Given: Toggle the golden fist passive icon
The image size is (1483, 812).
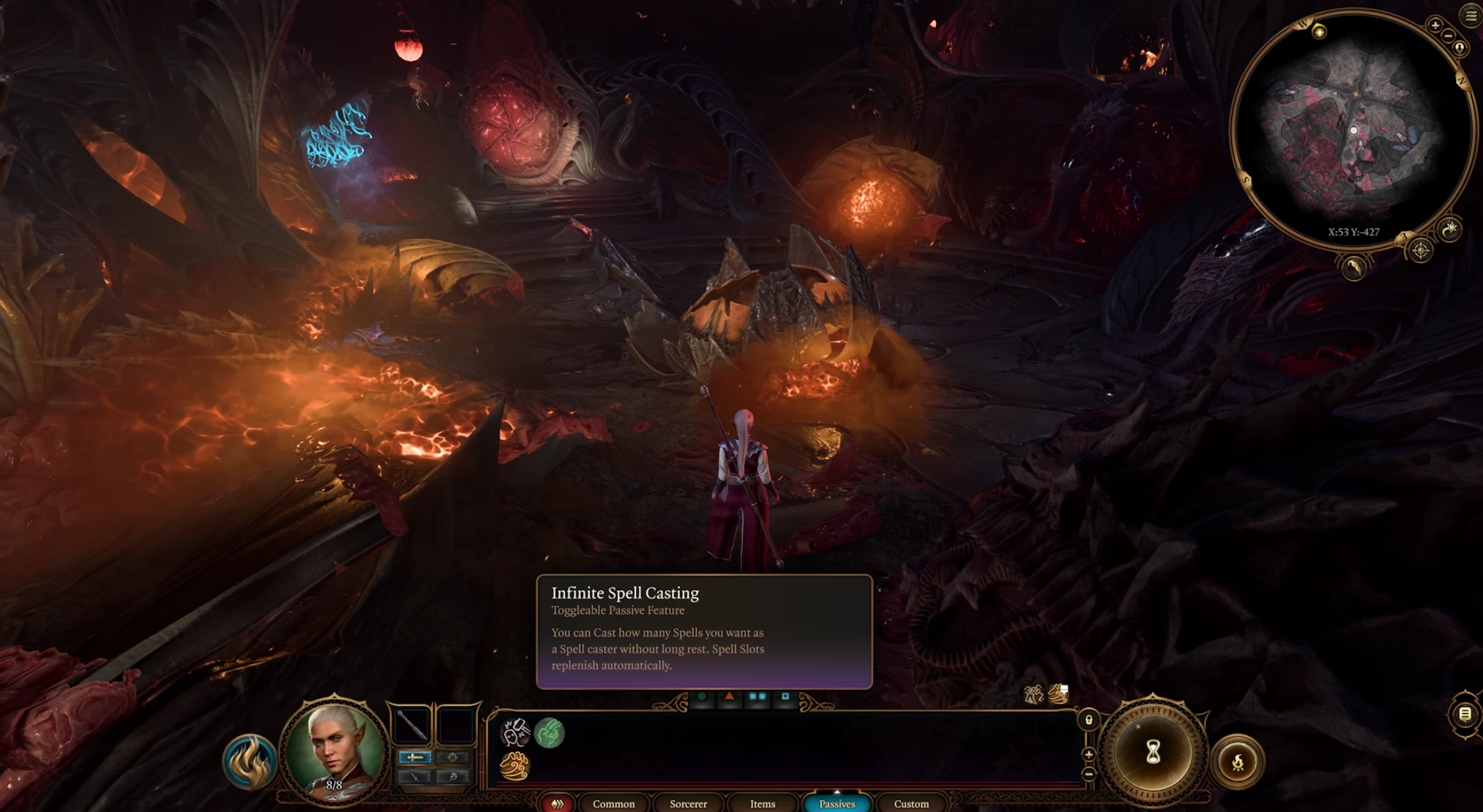Looking at the screenshot, I should tap(515, 766).
